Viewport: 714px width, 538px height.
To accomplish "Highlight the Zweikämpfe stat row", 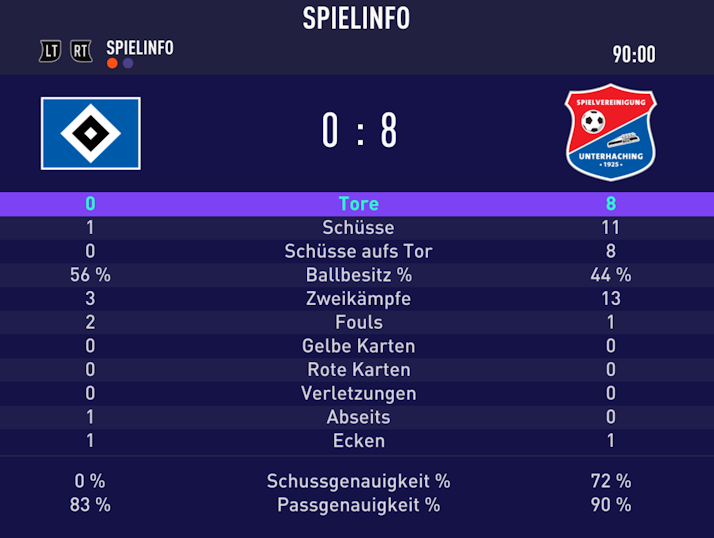I will (x=357, y=299).
